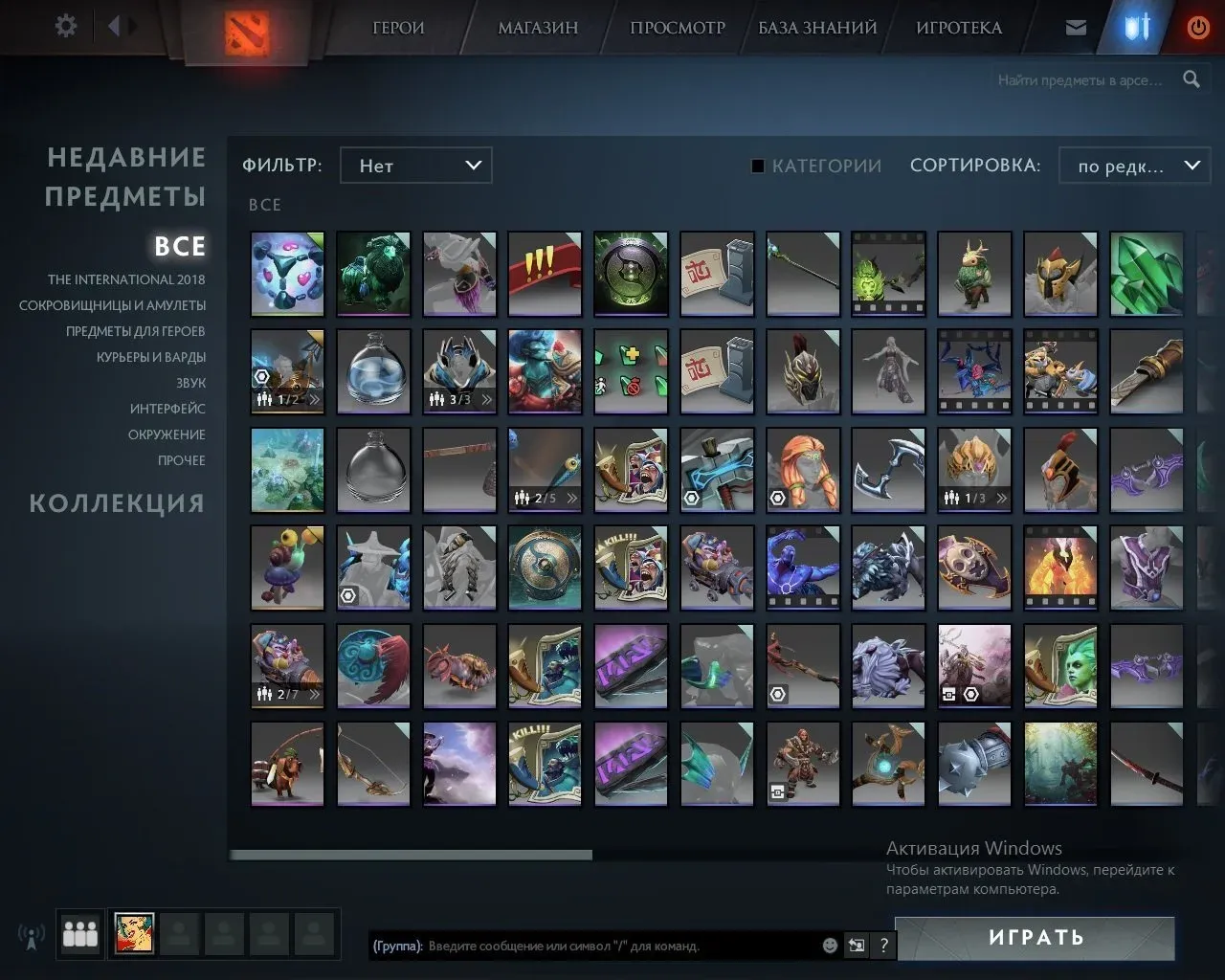Toggle the КАТЕГОРИИ checkbox
This screenshot has height=980, width=1225.
(758, 166)
